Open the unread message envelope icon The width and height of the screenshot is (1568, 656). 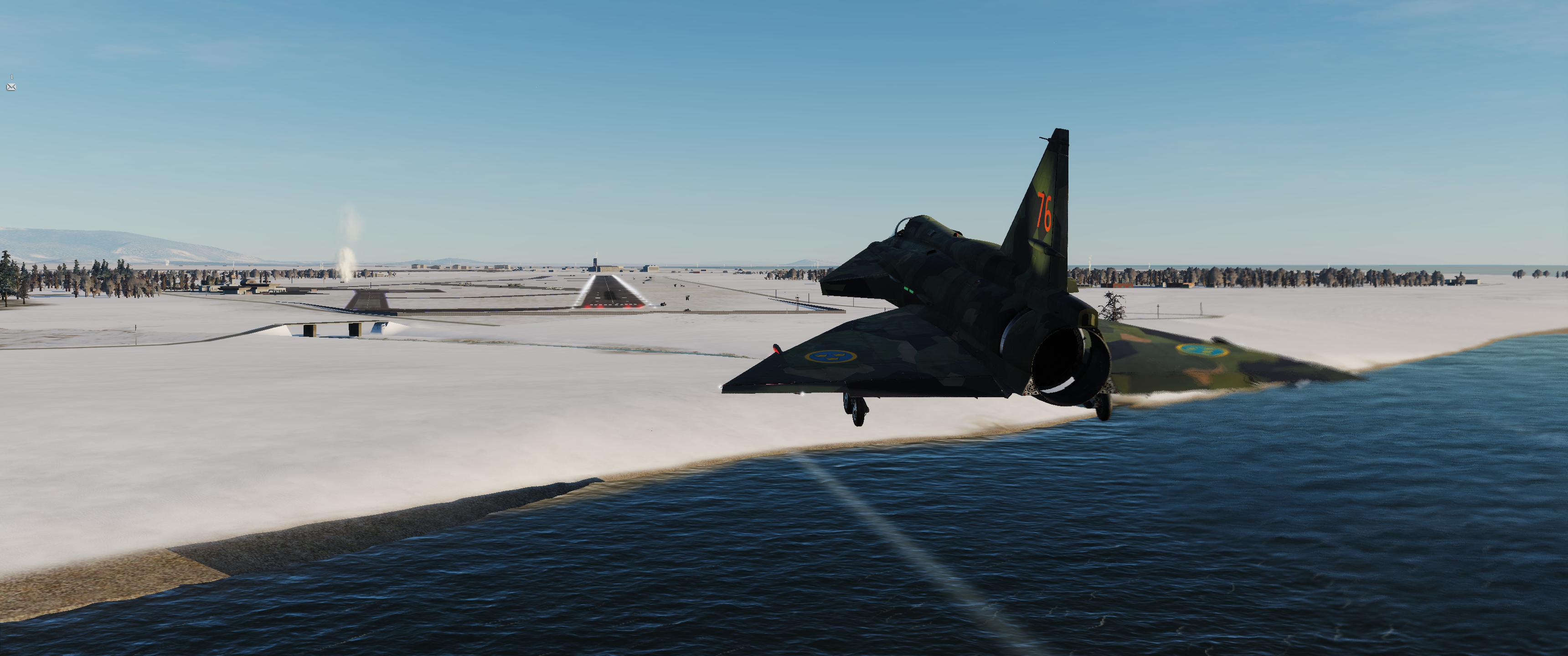11,87
